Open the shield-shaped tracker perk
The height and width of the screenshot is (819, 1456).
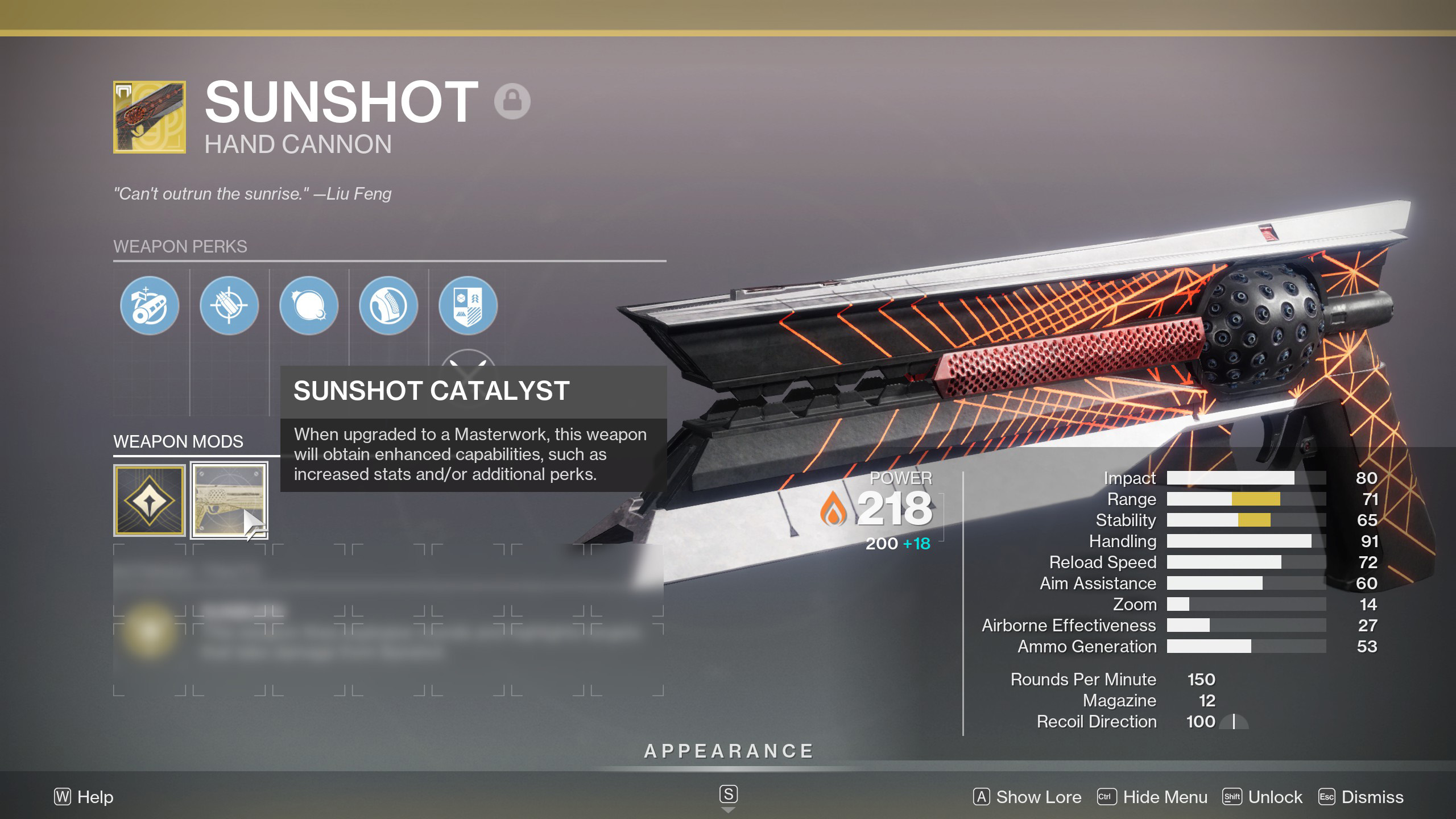coord(468,305)
